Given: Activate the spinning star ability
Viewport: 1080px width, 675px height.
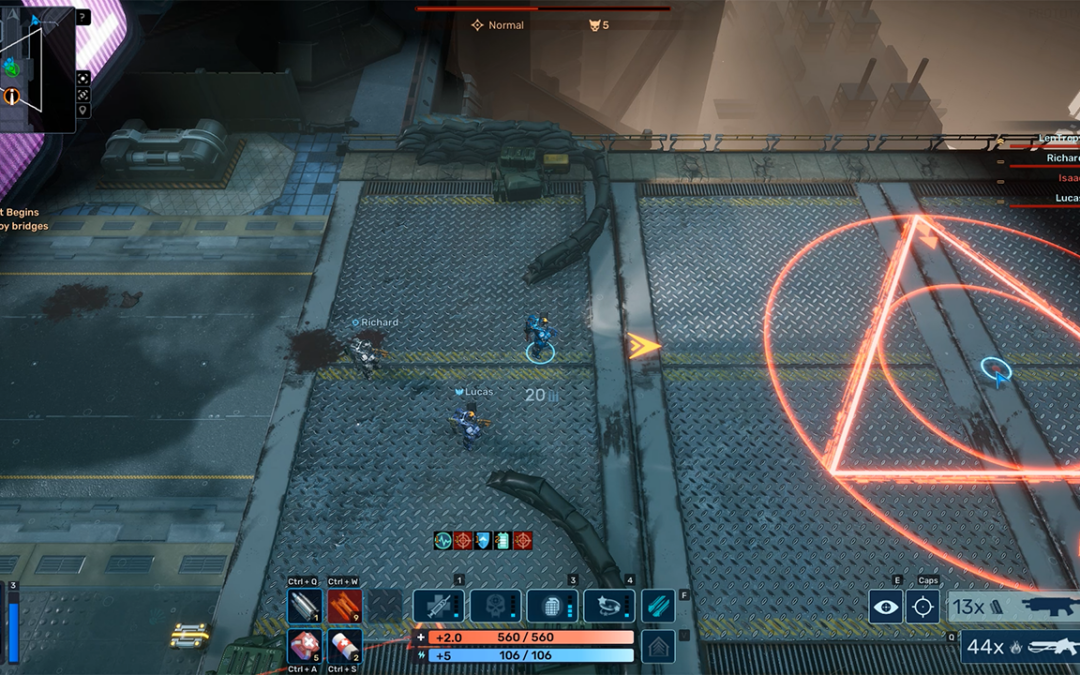Looking at the screenshot, I should [609, 606].
